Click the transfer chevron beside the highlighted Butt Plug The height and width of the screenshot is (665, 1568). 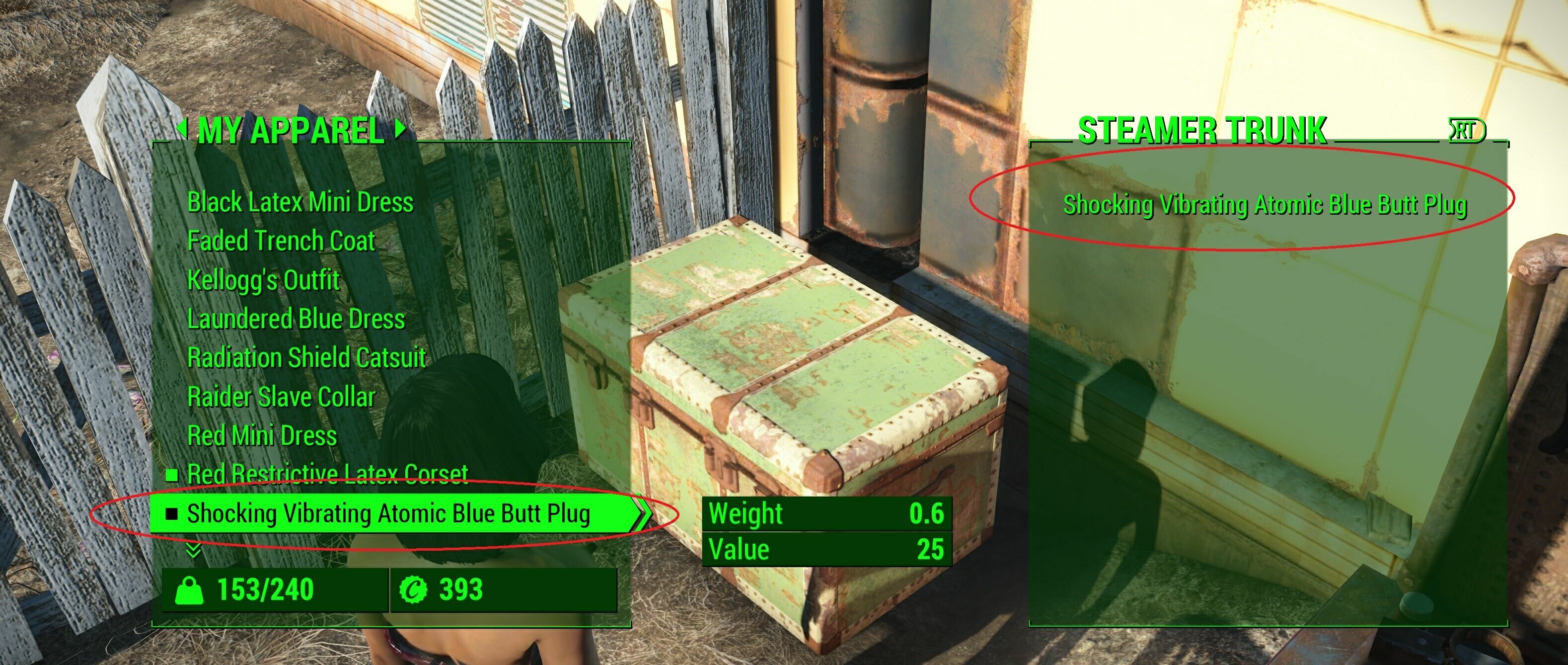643,513
